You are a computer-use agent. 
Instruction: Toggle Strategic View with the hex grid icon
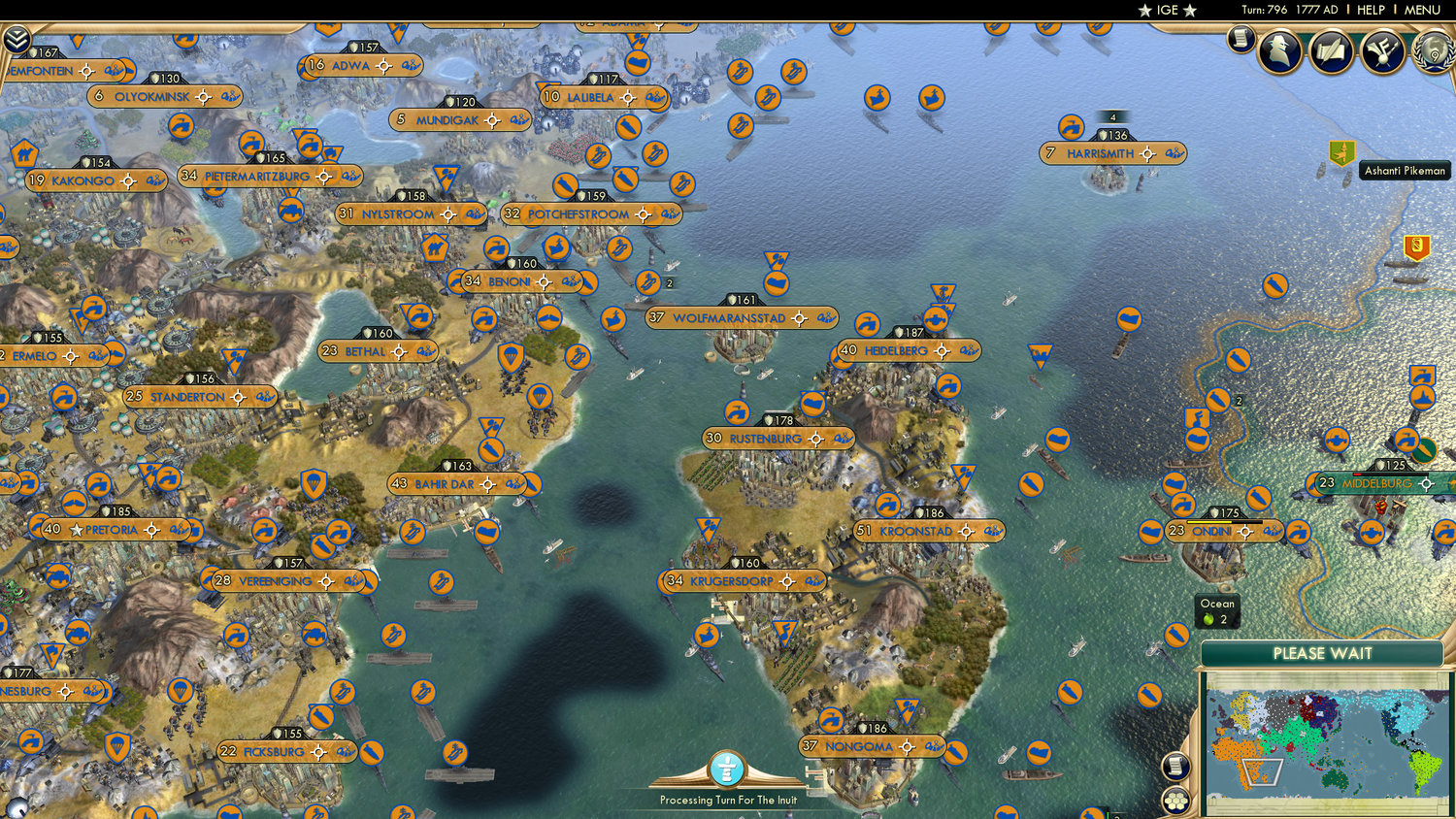[x=1176, y=802]
